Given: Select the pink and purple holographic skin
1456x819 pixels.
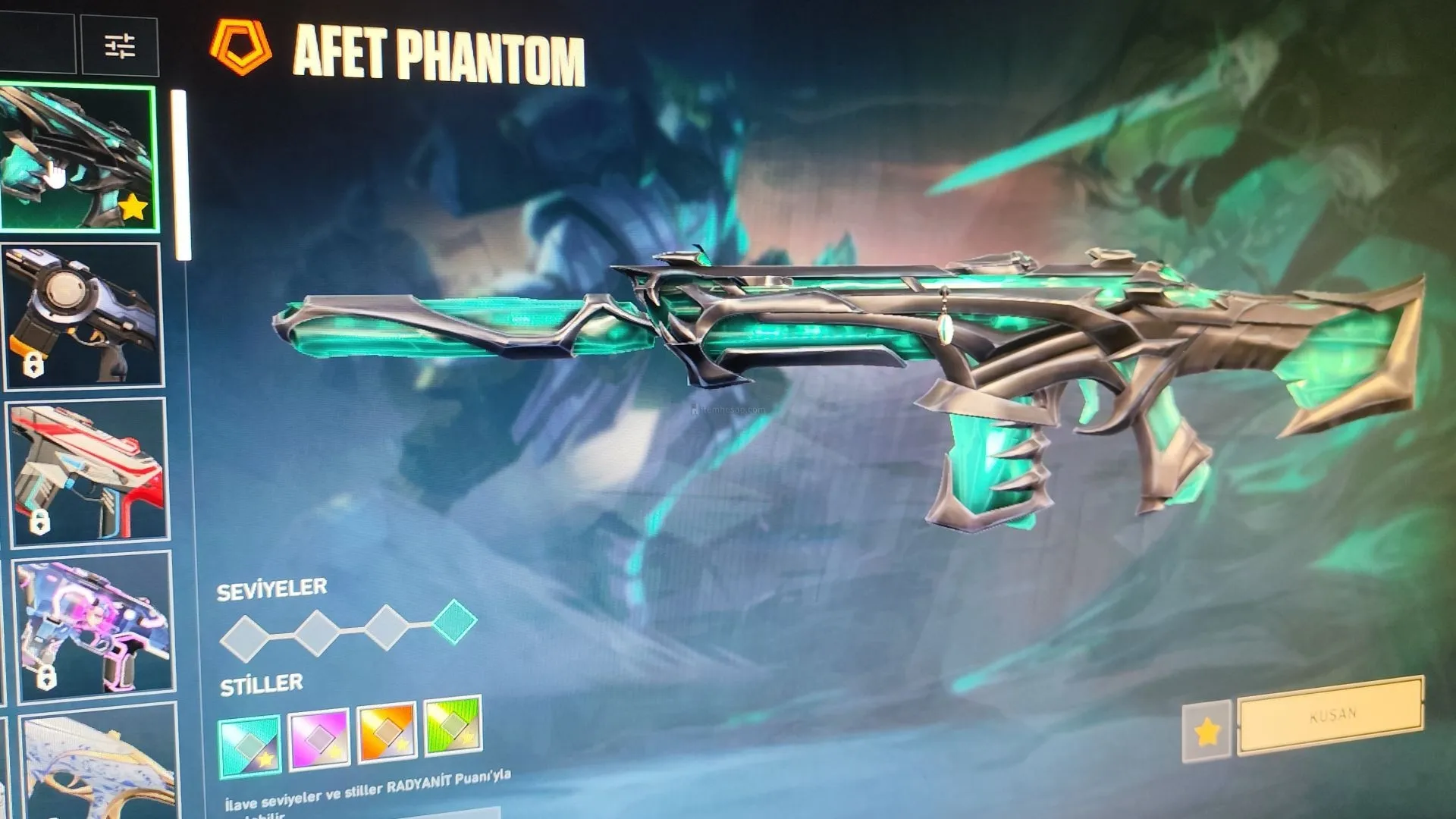Looking at the screenshot, I should pos(93,626).
